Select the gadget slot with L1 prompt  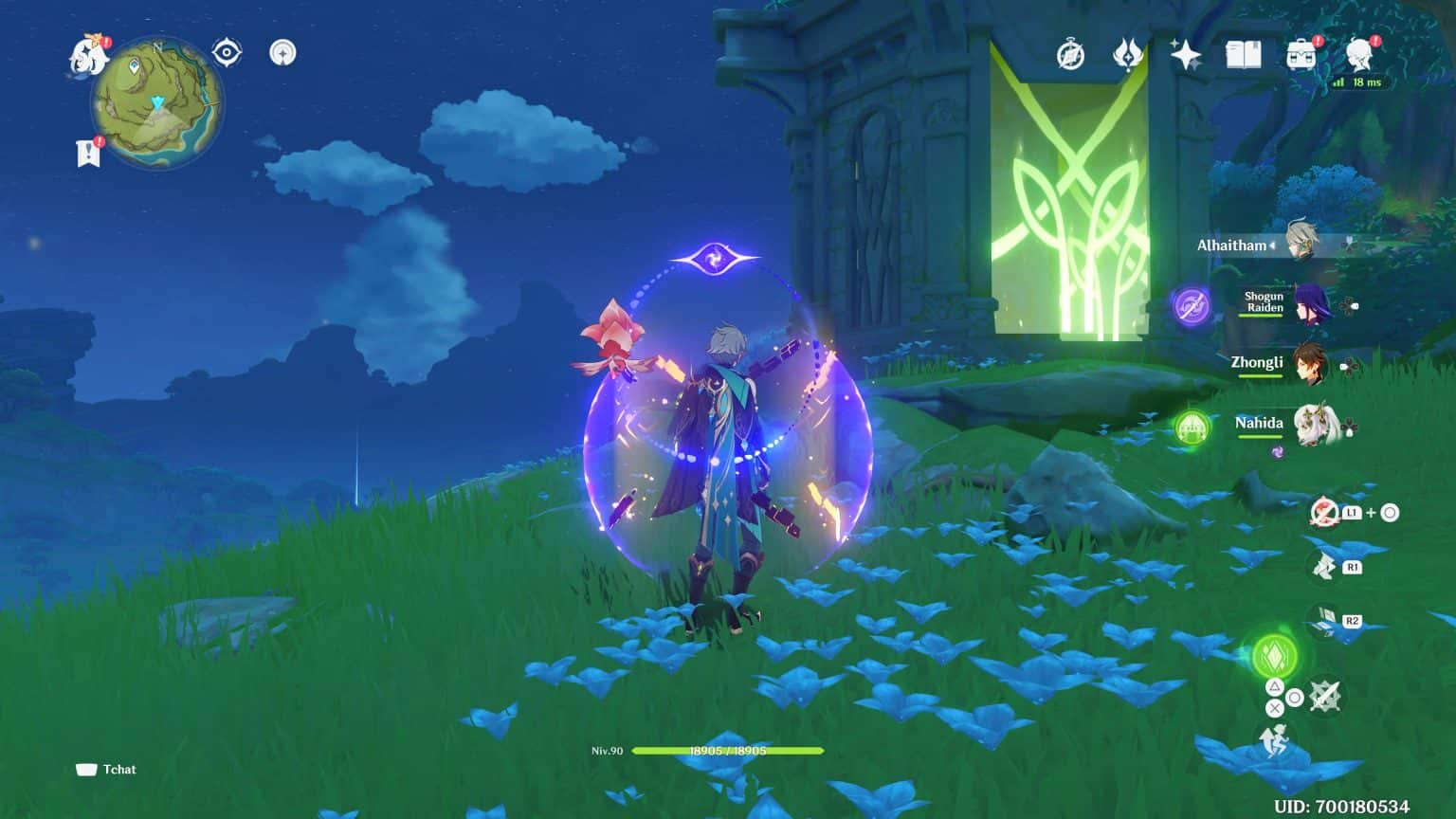point(1324,511)
